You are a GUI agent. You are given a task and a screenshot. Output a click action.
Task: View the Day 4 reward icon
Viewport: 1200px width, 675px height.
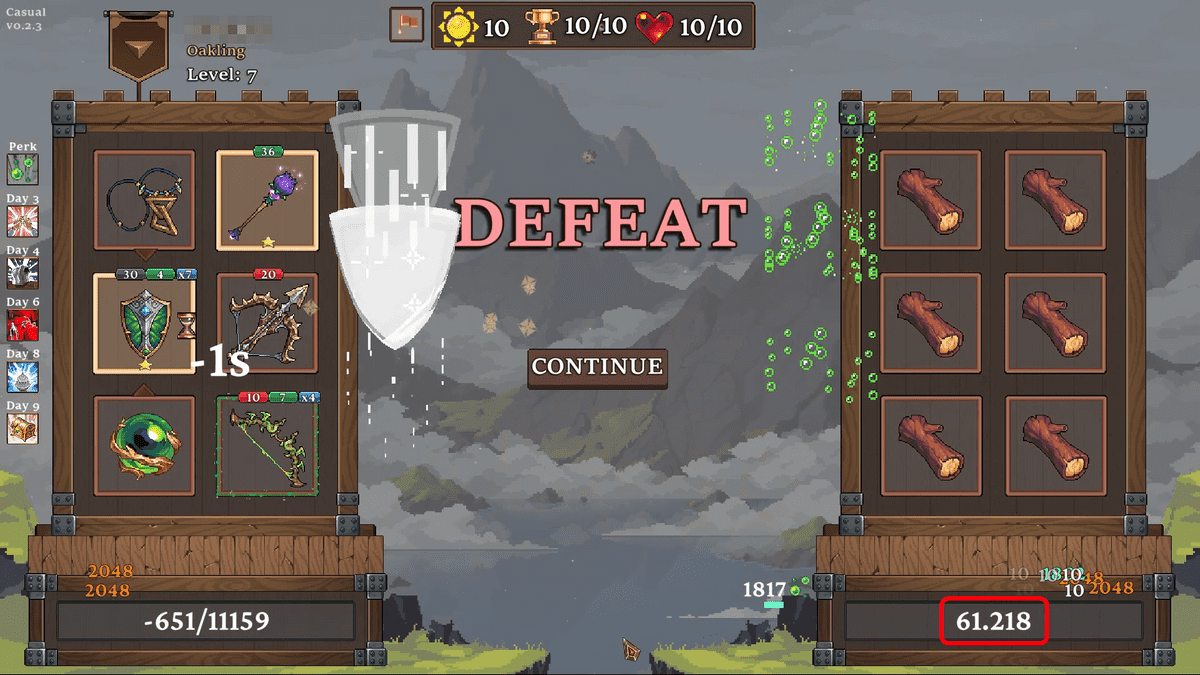click(22, 273)
